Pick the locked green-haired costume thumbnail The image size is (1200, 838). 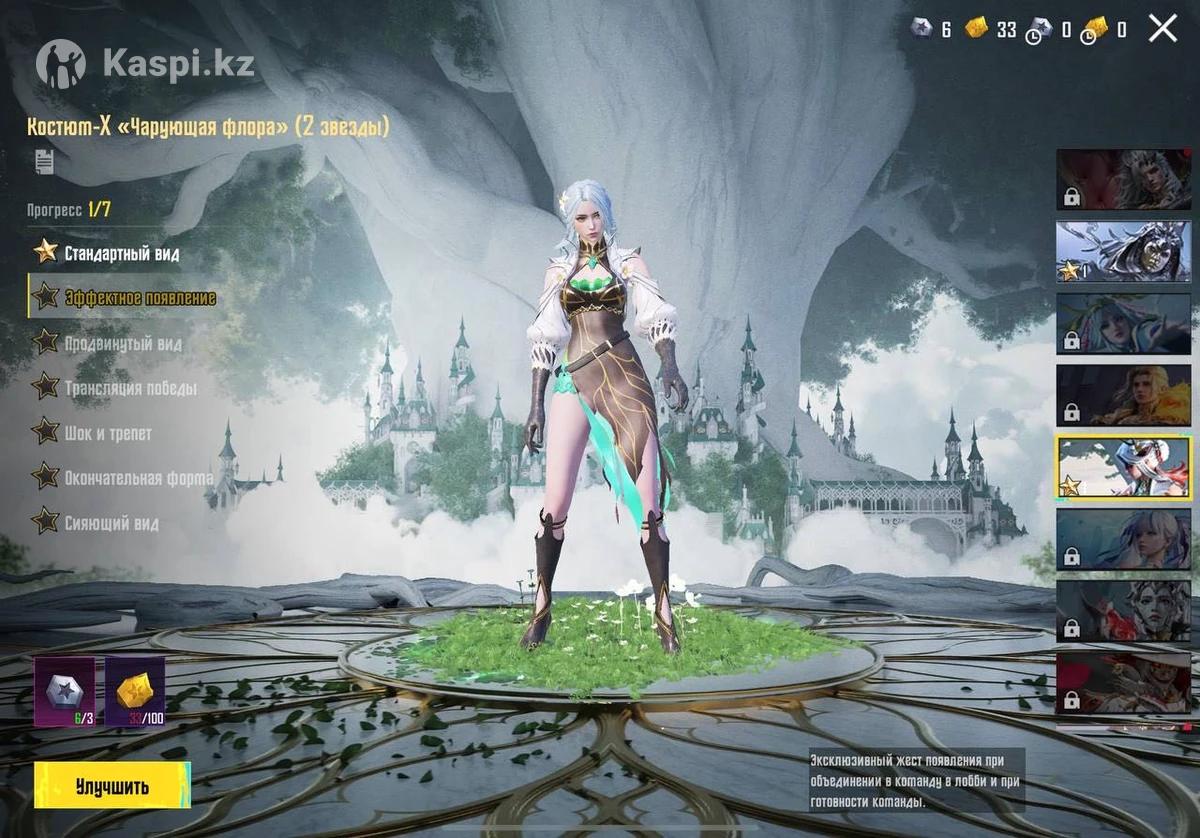[1123, 323]
